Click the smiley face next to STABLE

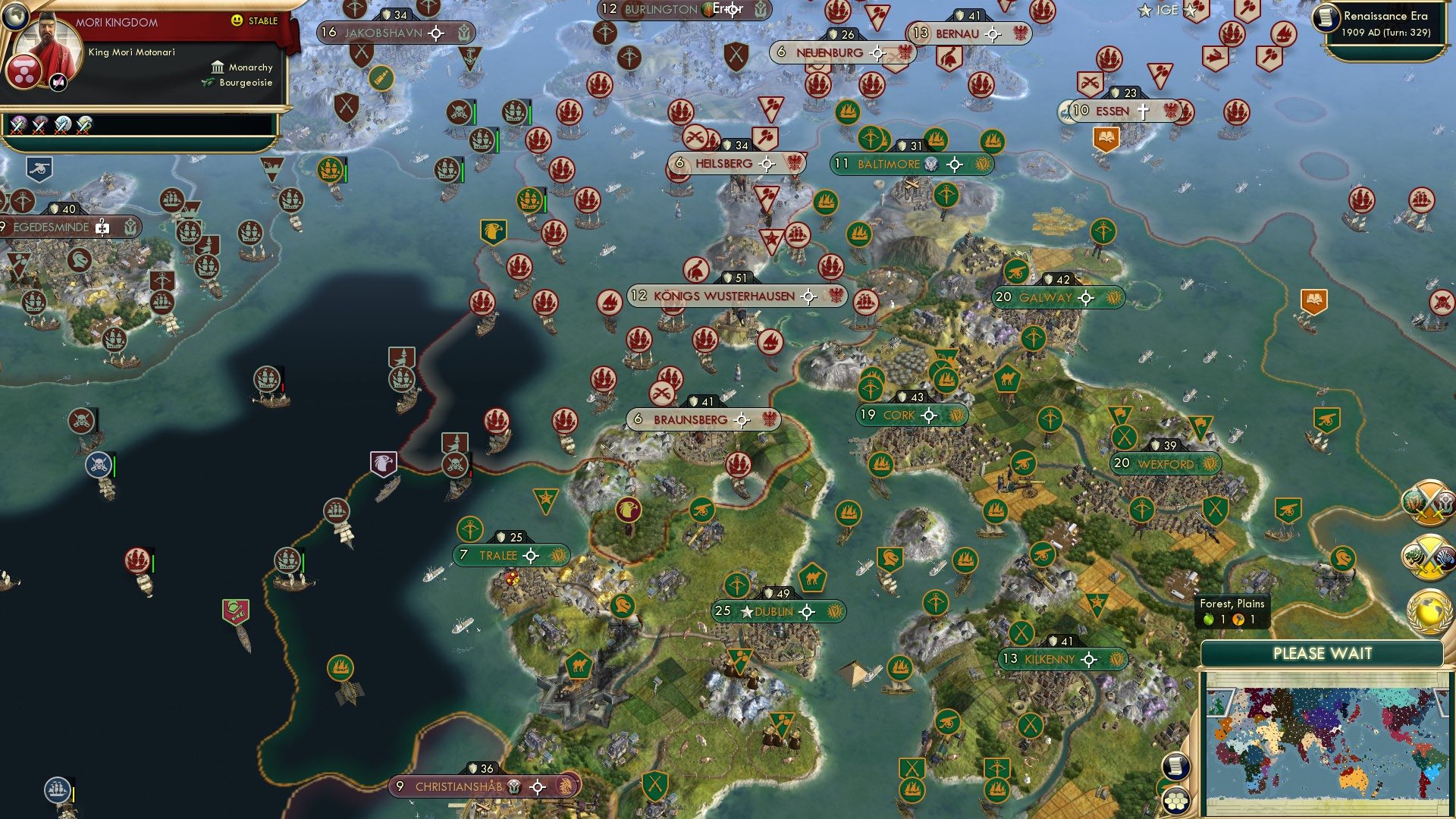click(236, 20)
